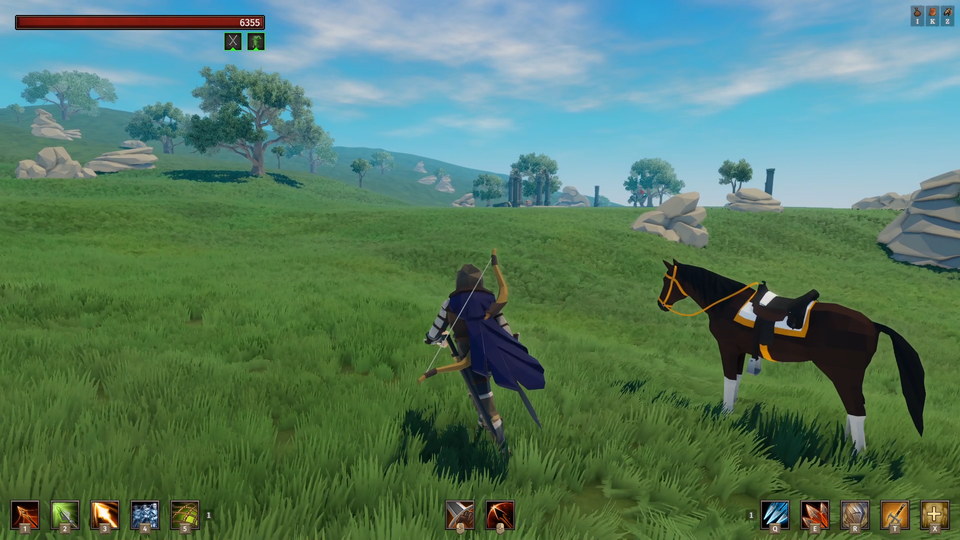Use the orange fire arrows volley skill
This screenshot has width=960, height=540.
[815, 514]
